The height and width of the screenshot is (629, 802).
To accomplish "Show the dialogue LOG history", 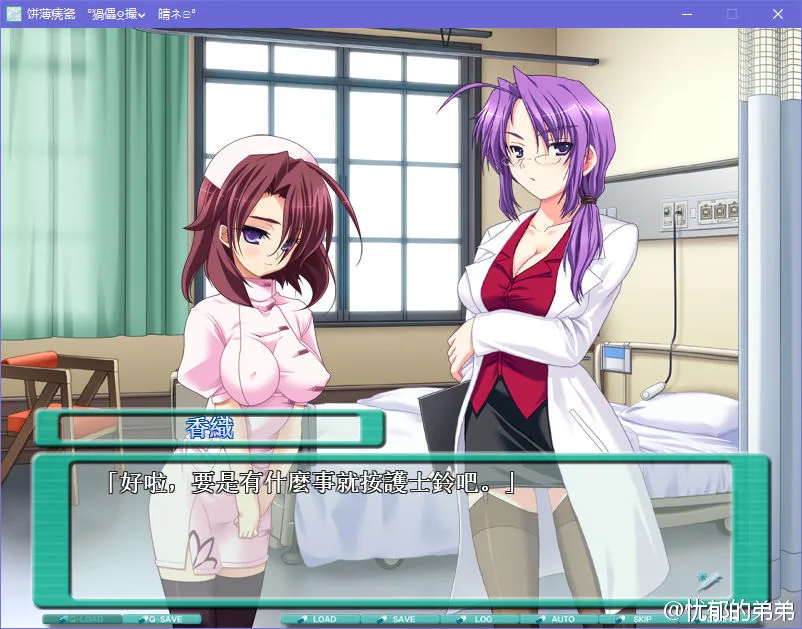I will [x=478, y=619].
